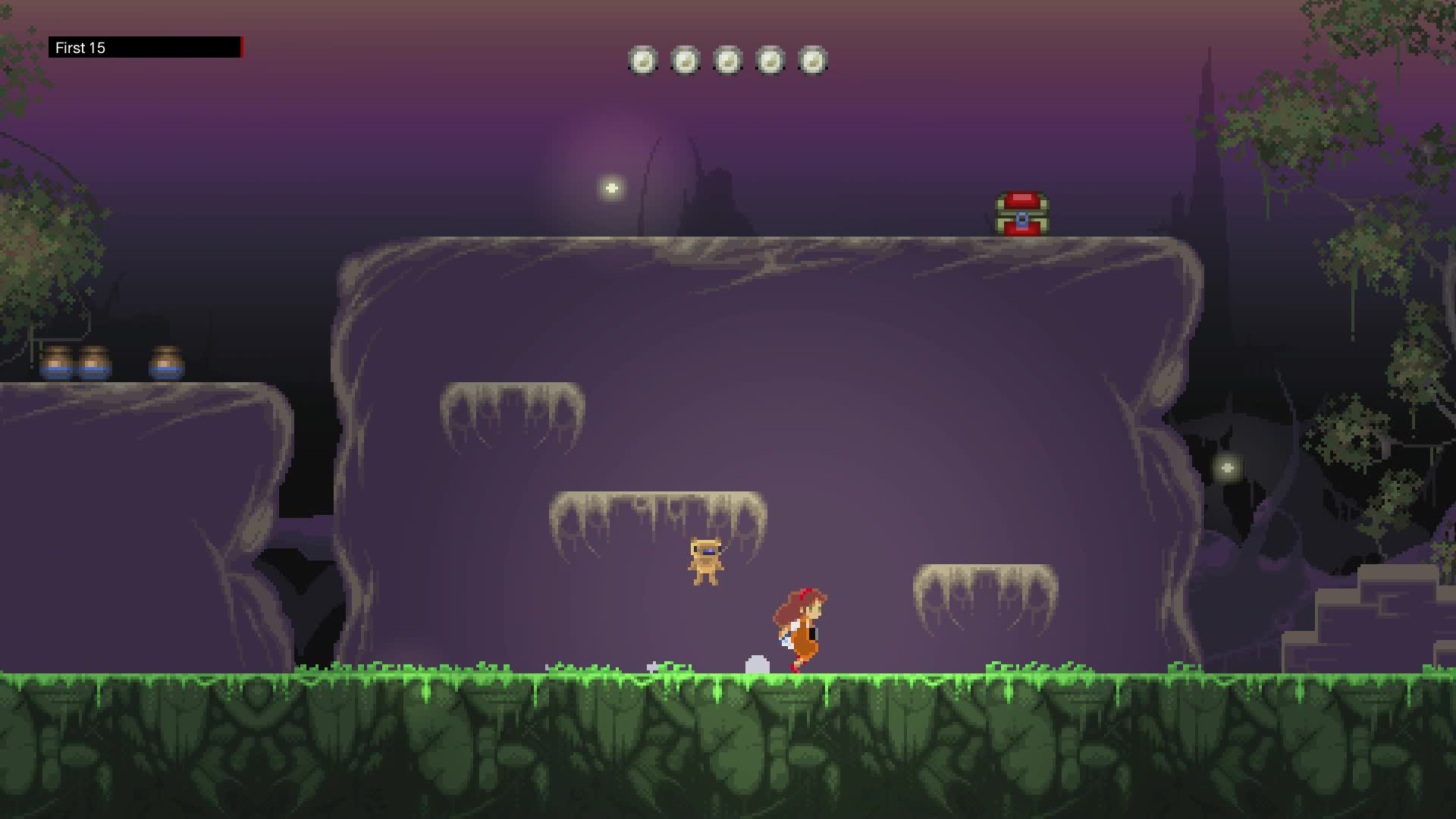This screenshot has width=1456, height=819.
Task: Click the middle jar beside it
Action: coord(96,360)
